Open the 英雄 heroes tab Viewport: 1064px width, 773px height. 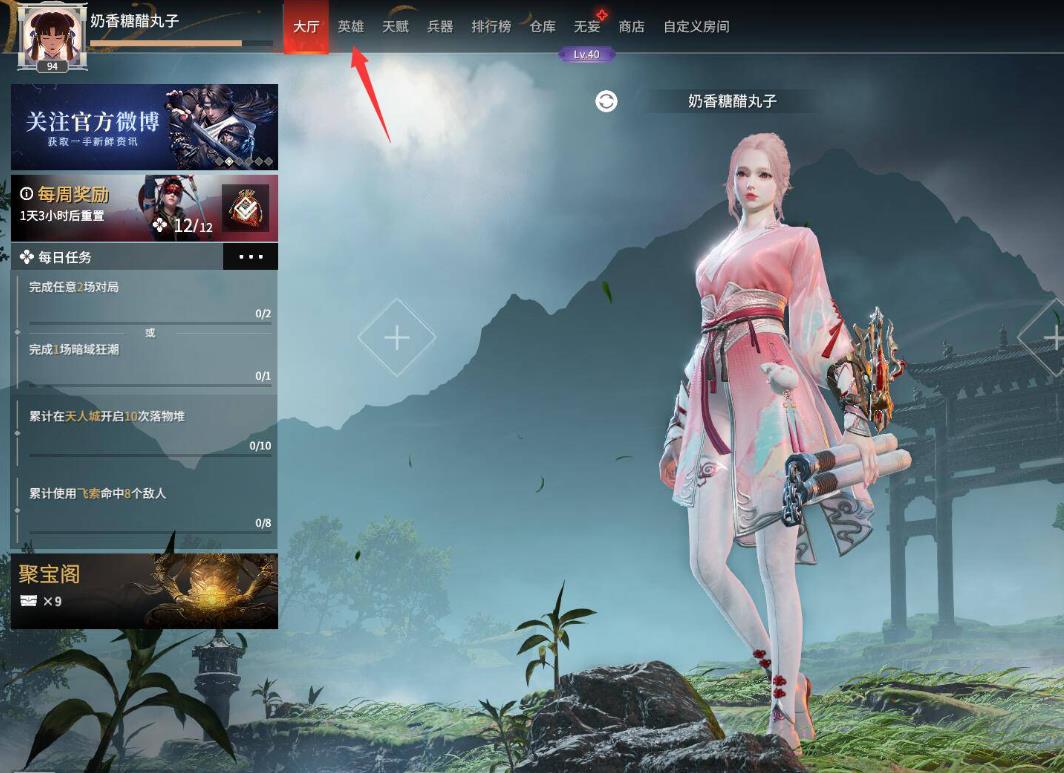pos(351,27)
